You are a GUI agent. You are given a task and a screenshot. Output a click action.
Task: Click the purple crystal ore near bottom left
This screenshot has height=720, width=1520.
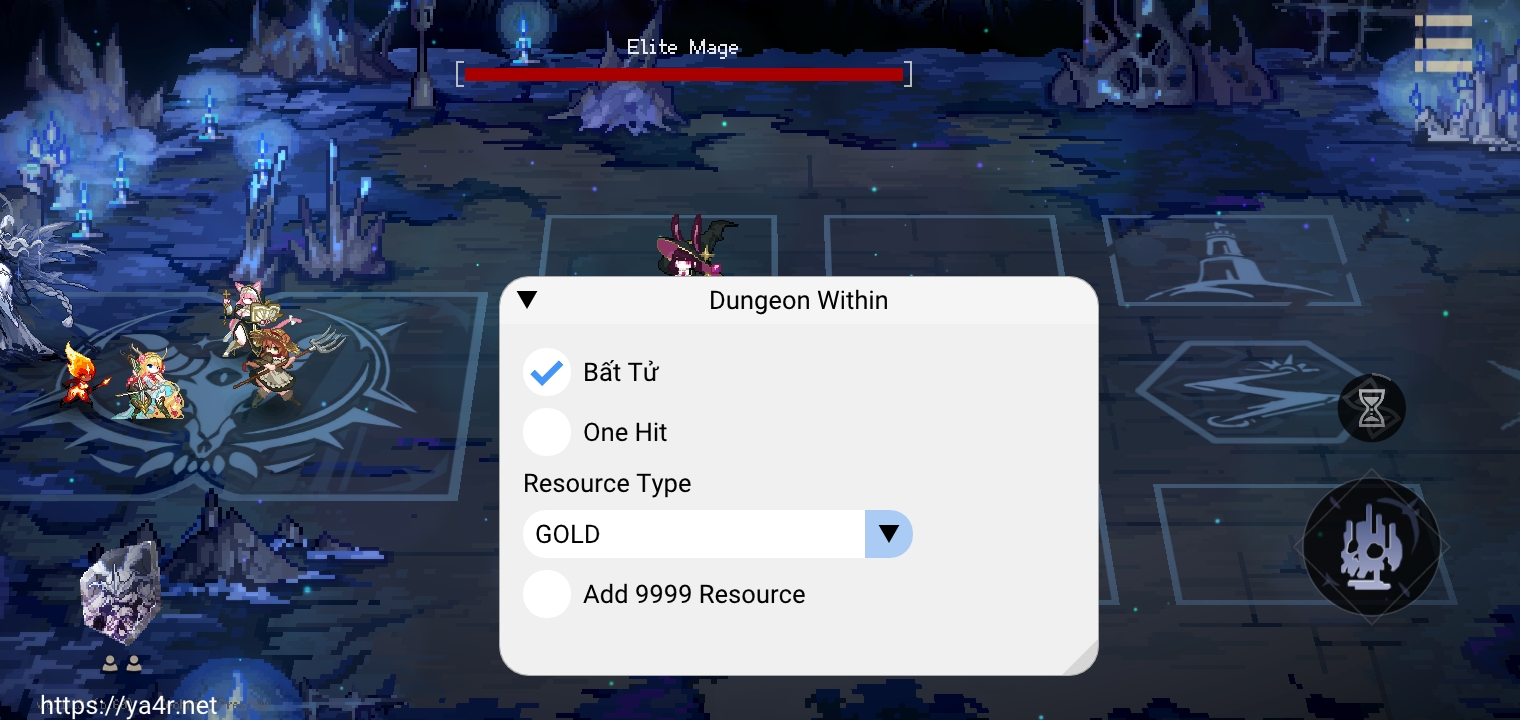120,595
